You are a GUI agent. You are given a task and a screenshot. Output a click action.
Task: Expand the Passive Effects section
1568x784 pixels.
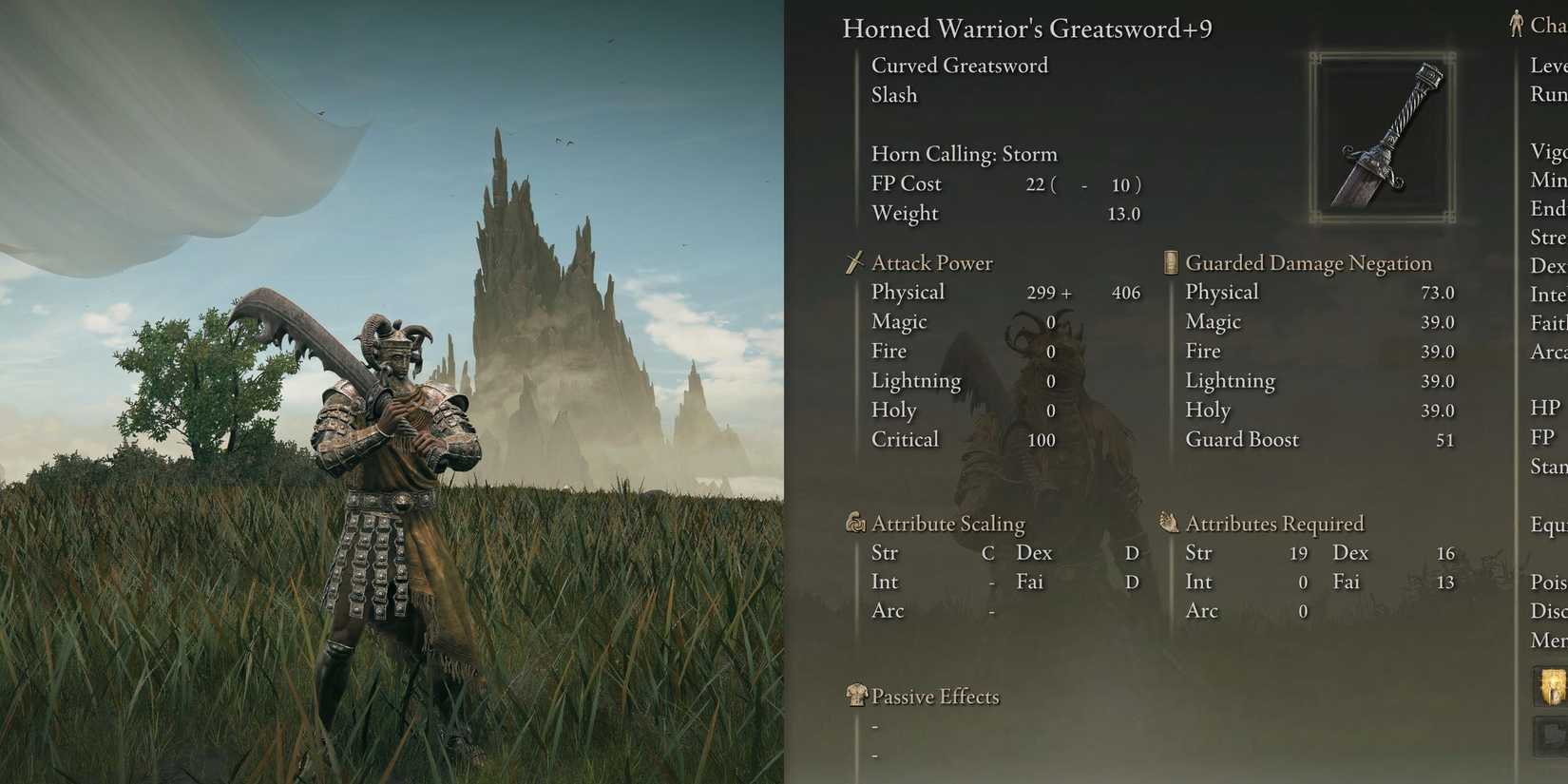coord(935,696)
